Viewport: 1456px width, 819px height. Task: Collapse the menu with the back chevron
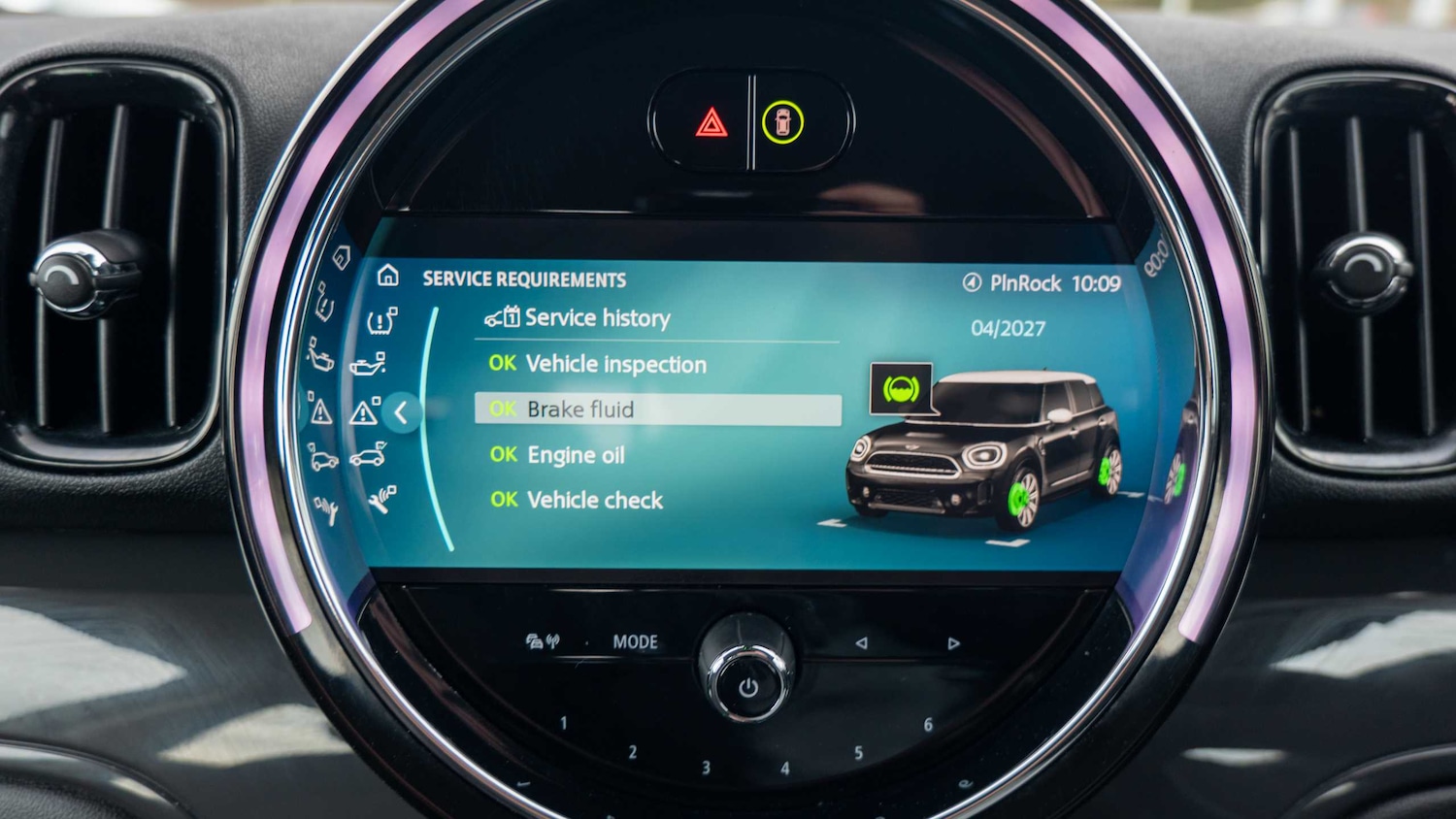[401, 413]
